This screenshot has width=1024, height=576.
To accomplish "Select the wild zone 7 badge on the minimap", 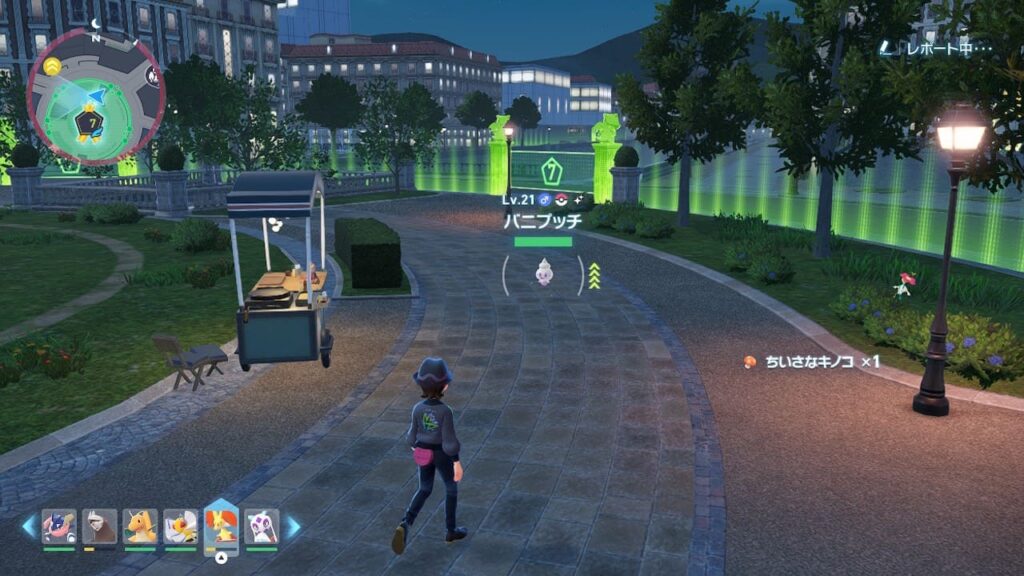I will click(x=91, y=123).
